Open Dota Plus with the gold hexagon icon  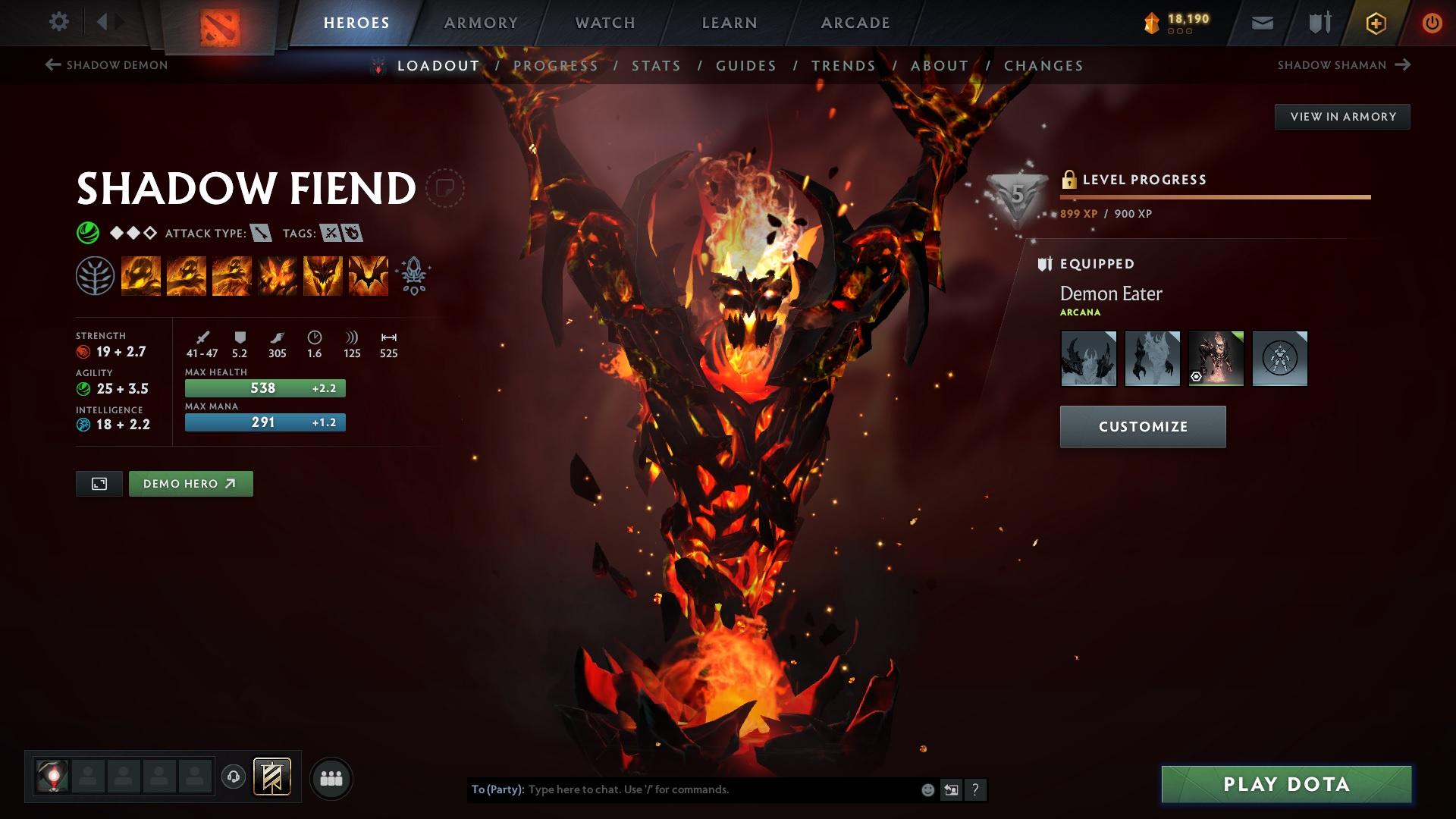pos(1375,22)
